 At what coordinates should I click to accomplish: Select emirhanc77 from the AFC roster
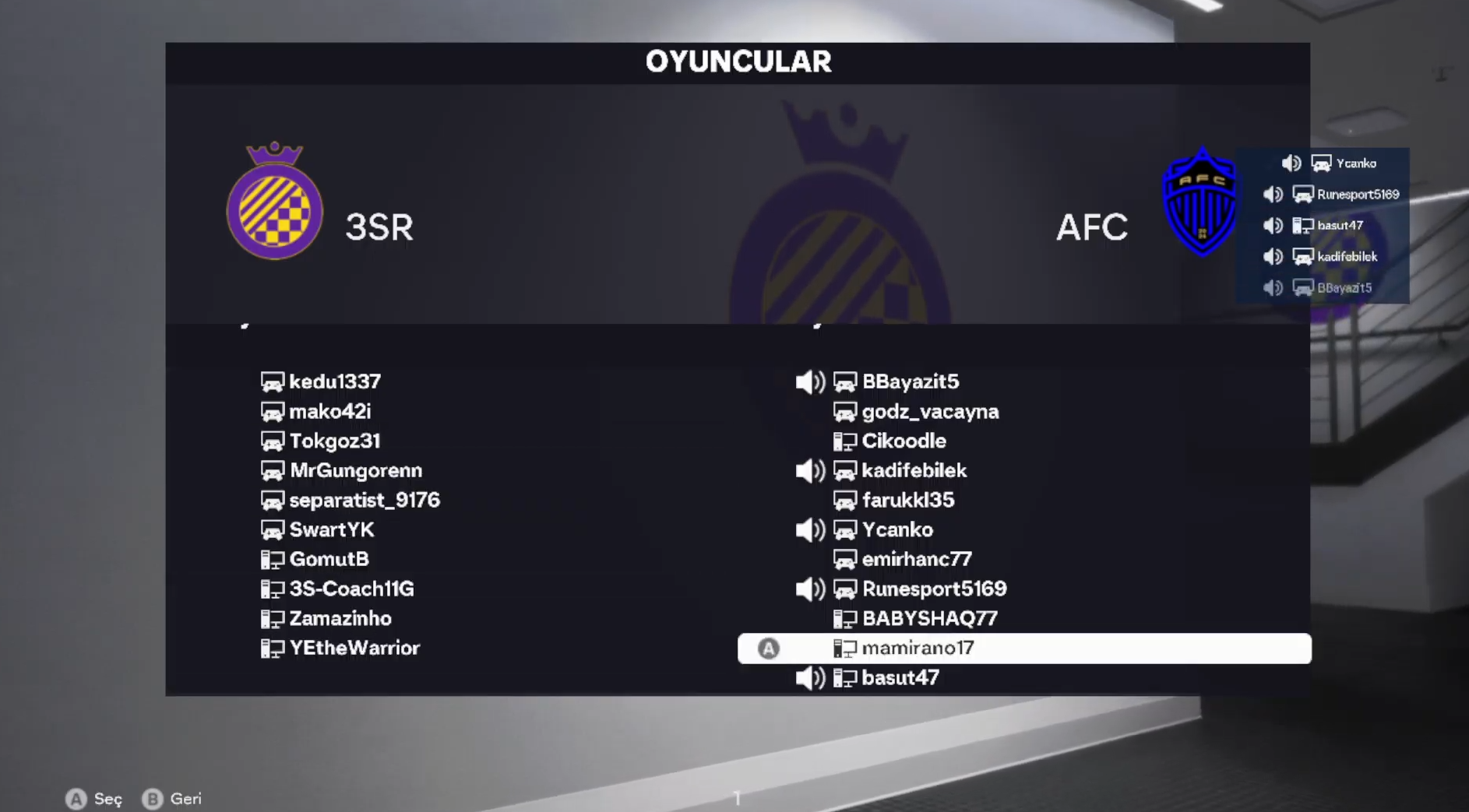tap(916, 559)
